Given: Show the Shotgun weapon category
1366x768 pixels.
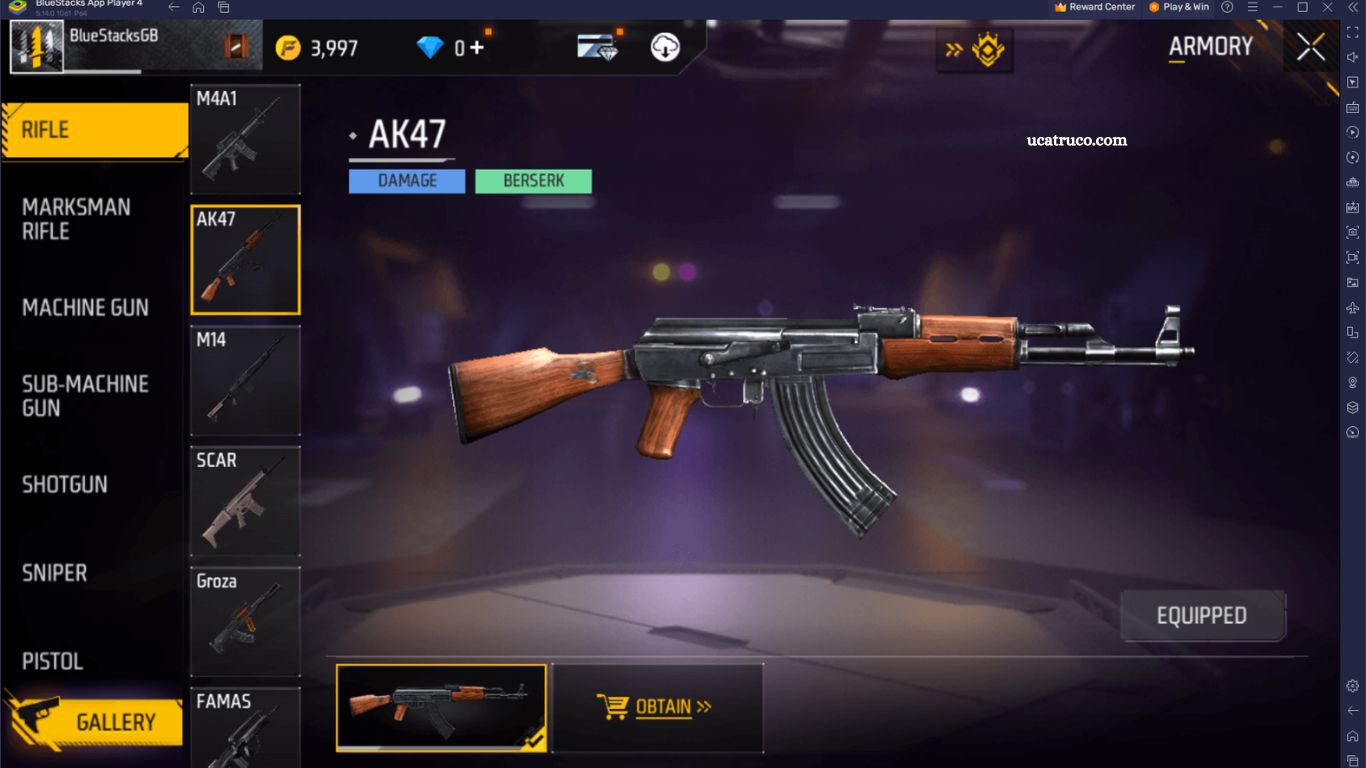Looking at the screenshot, I should 65,485.
